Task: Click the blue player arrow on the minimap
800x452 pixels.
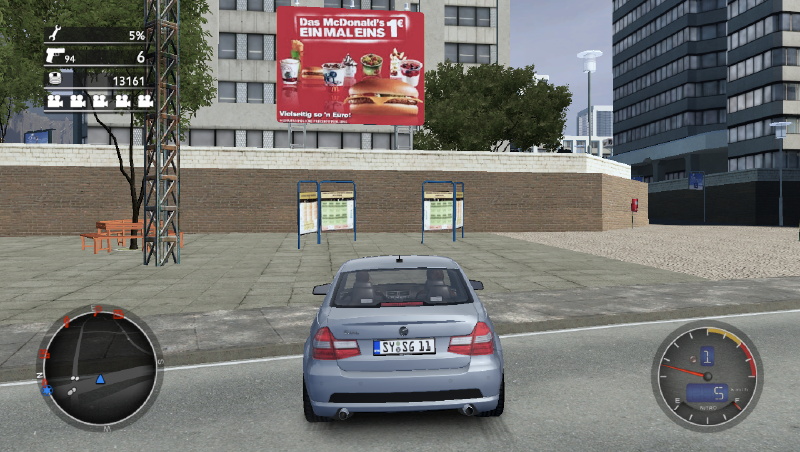Action: click(x=100, y=379)
